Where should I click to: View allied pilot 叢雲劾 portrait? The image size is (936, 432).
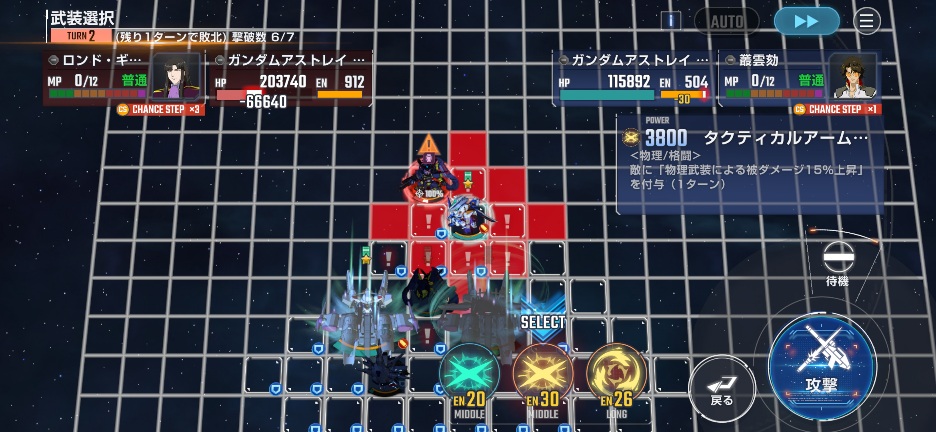click(853, 78)
